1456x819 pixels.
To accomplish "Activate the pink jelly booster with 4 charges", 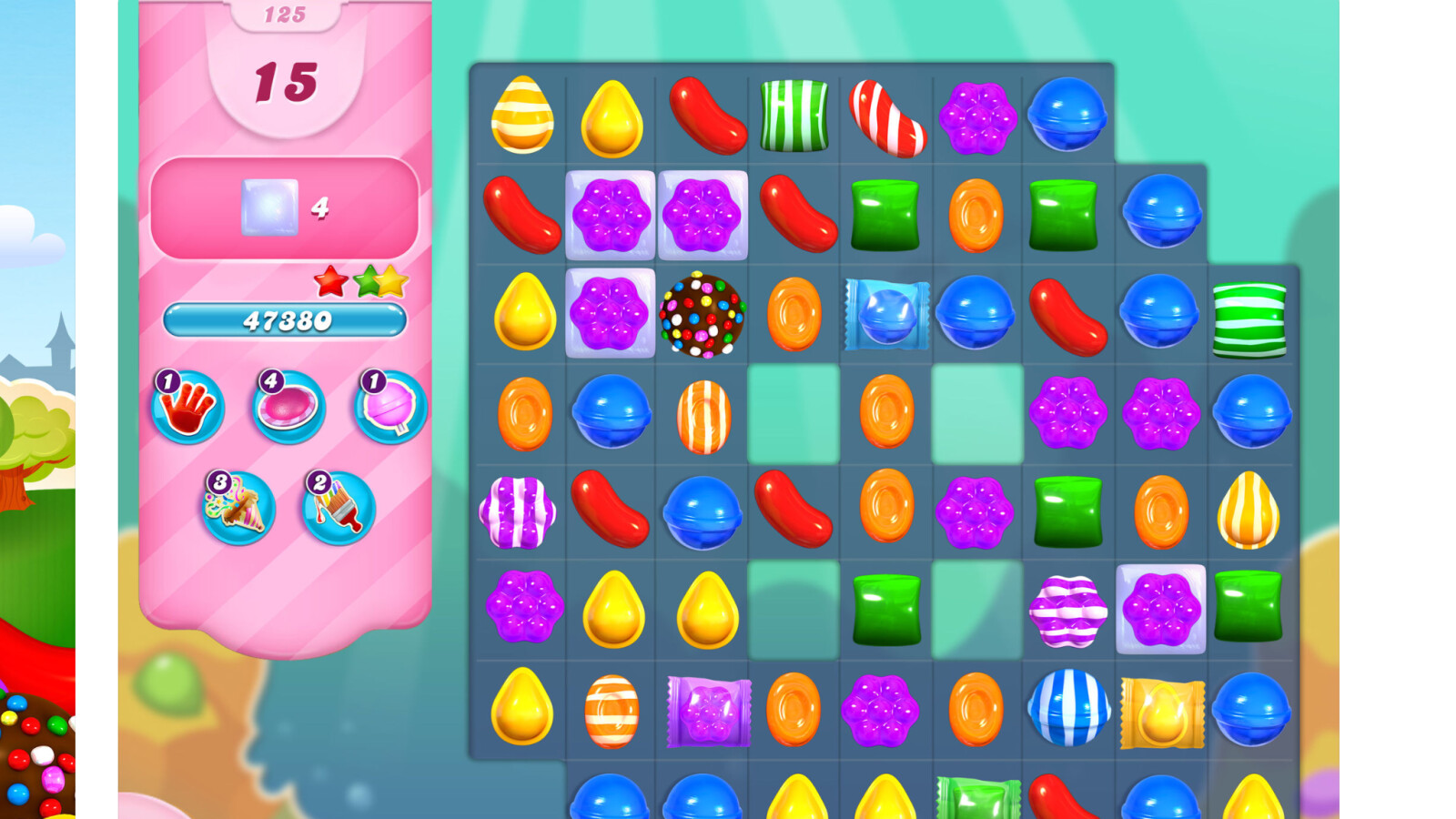I will [x=287, y=409].
